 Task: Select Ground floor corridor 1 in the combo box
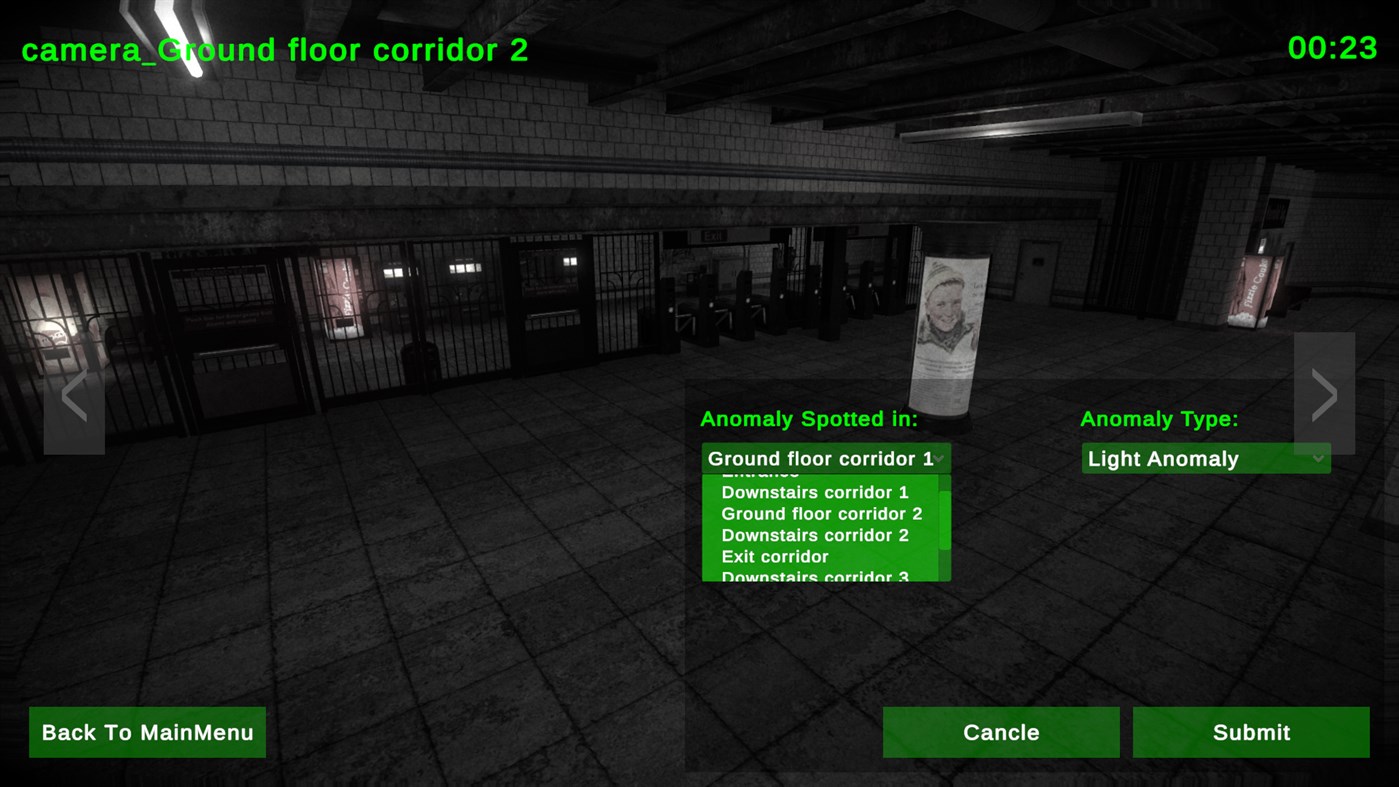coord(819,458)
